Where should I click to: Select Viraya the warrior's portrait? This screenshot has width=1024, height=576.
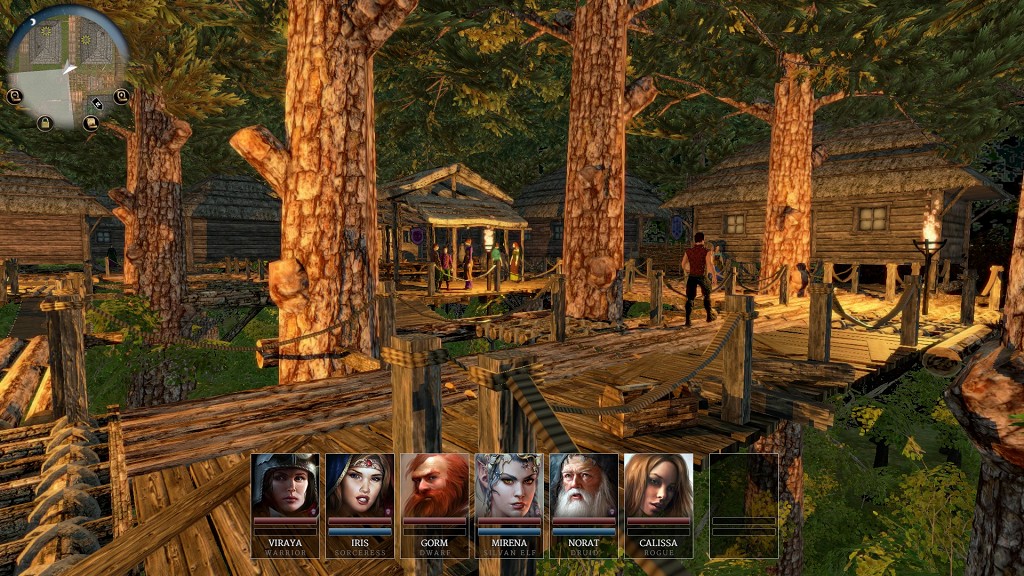285,485
